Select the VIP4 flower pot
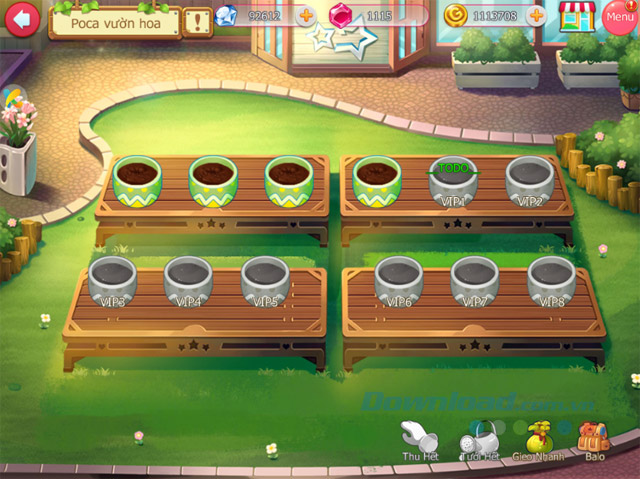This screenshot has height=479, width=640. pos(189,281)
